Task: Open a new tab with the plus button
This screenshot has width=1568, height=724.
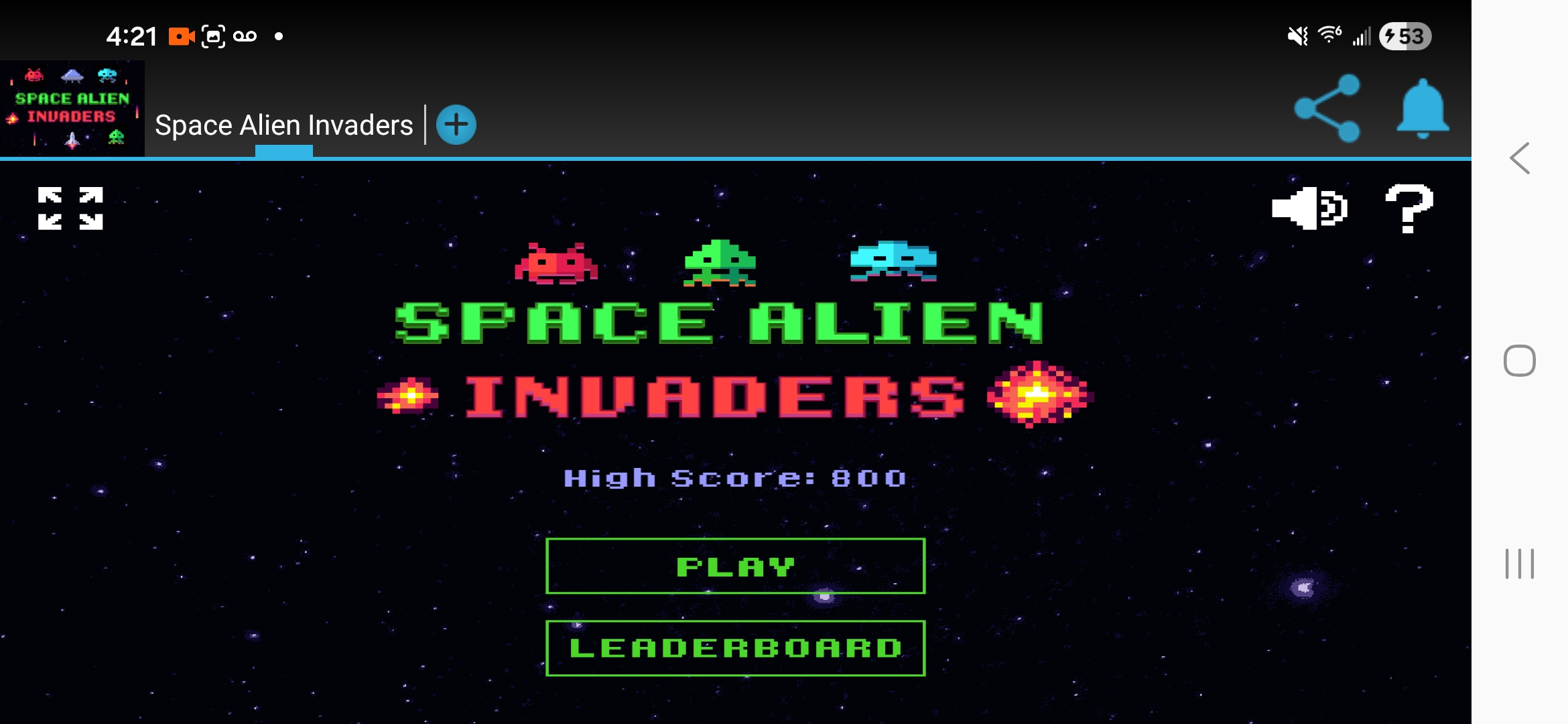Action: click(456, 124)
